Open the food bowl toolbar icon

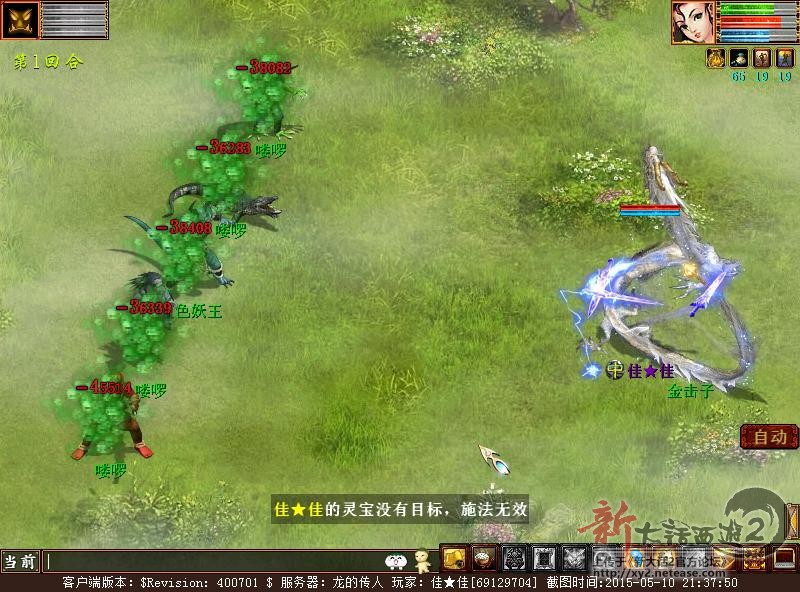[484, 559]
